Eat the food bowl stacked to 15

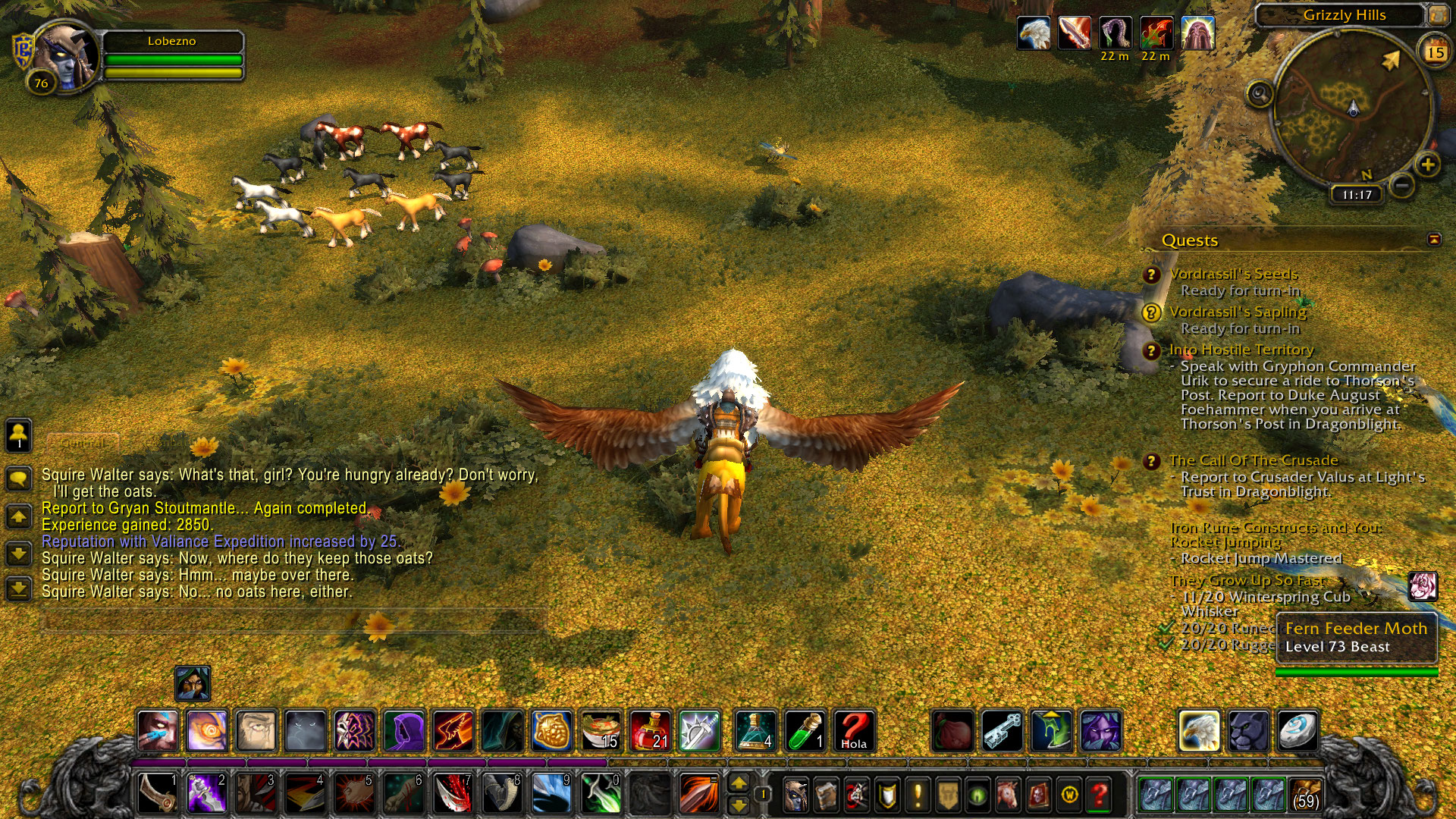click(601, 731)
